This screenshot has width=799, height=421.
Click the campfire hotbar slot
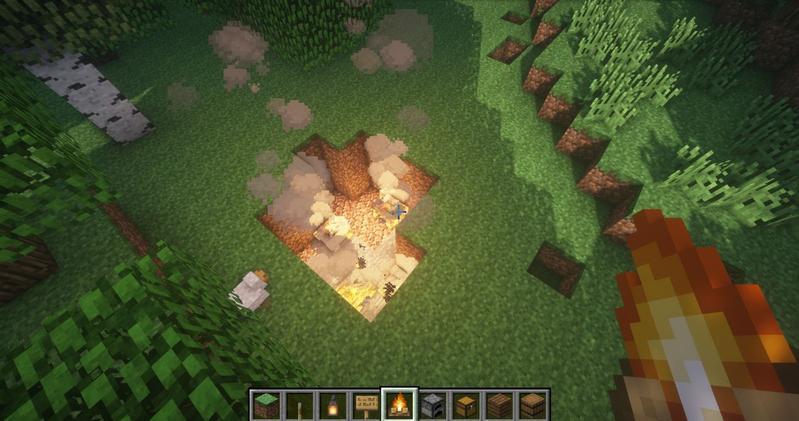click(x=400, y=405)
